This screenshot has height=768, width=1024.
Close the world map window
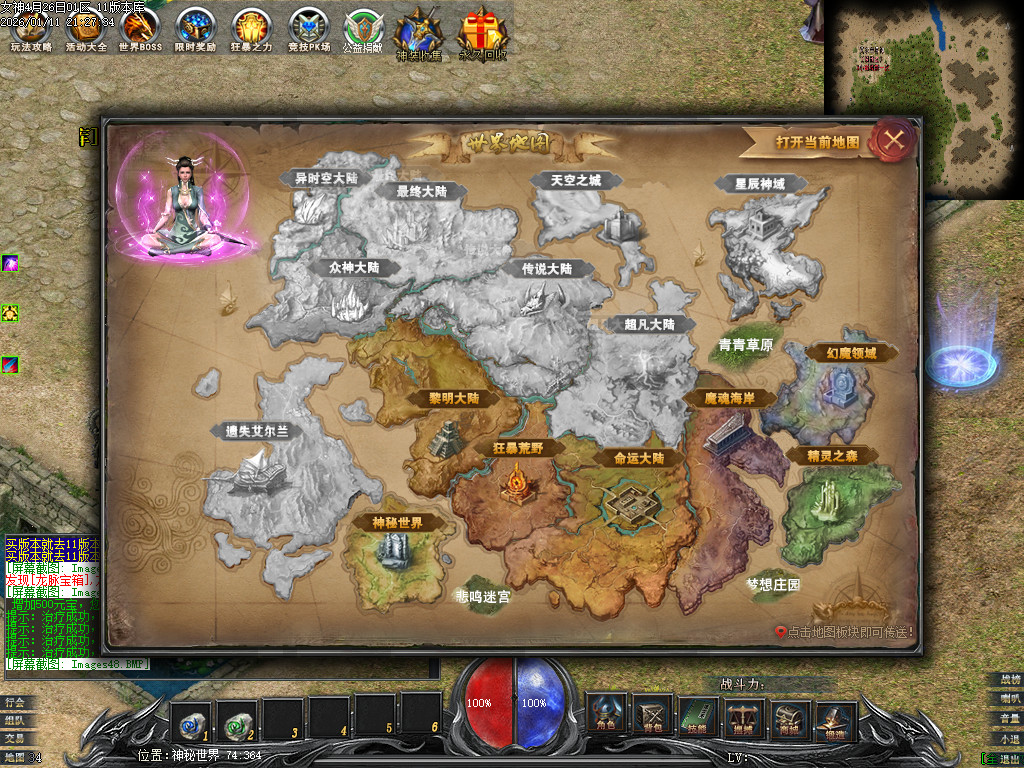[x=893, y=139]
